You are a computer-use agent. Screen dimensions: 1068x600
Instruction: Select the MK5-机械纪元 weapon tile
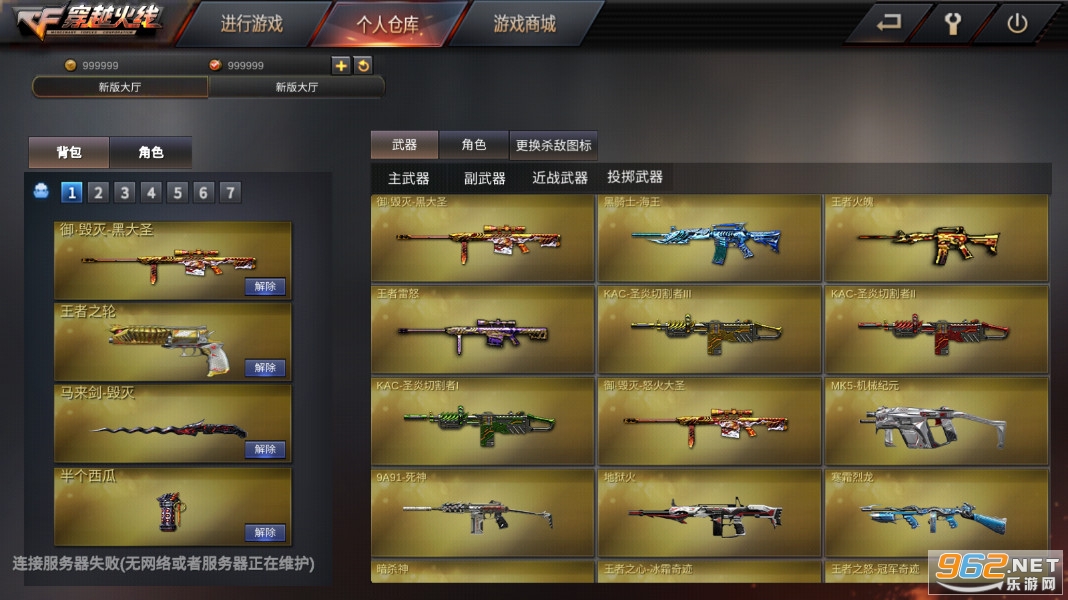point(936,421)
